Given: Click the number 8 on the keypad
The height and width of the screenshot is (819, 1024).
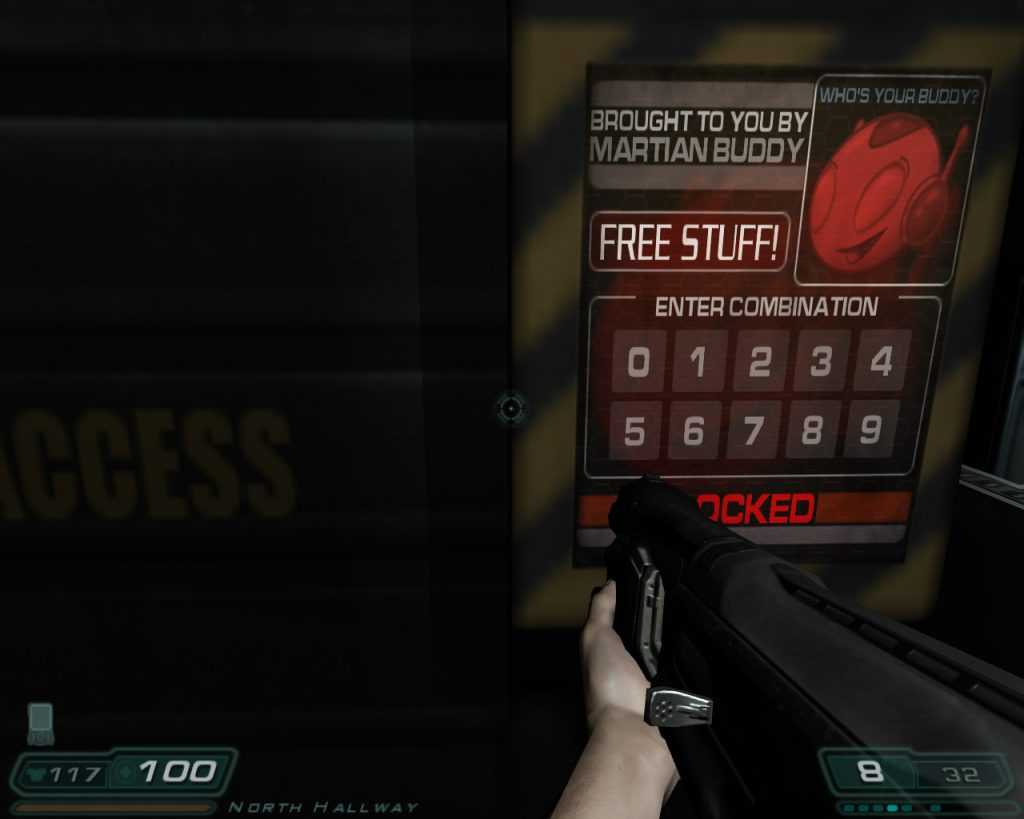Looking at the screenshot, I should tap(812, 430).
